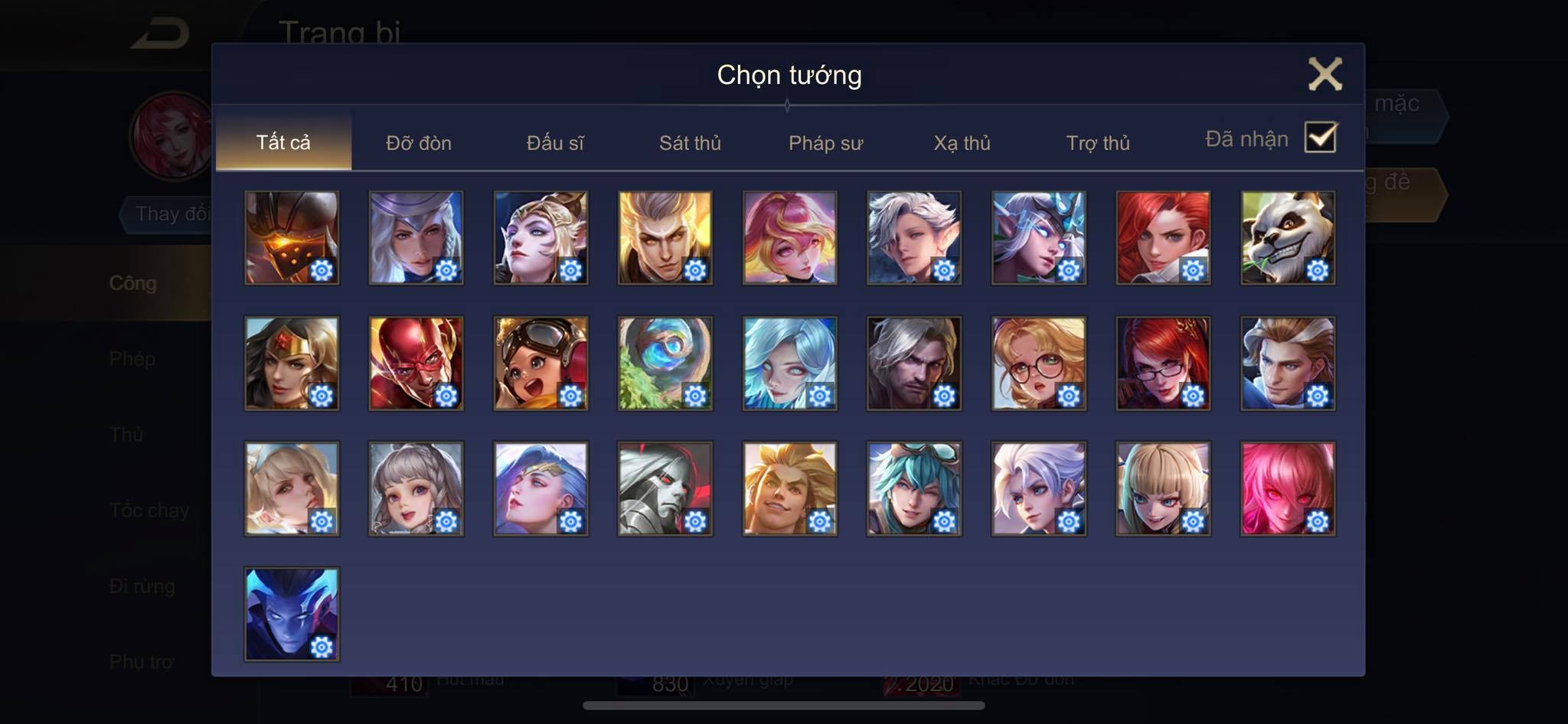Select the swirling blue orb hero portrait
This screenshot has width=1568, height=724.
[x=665, y=363]
